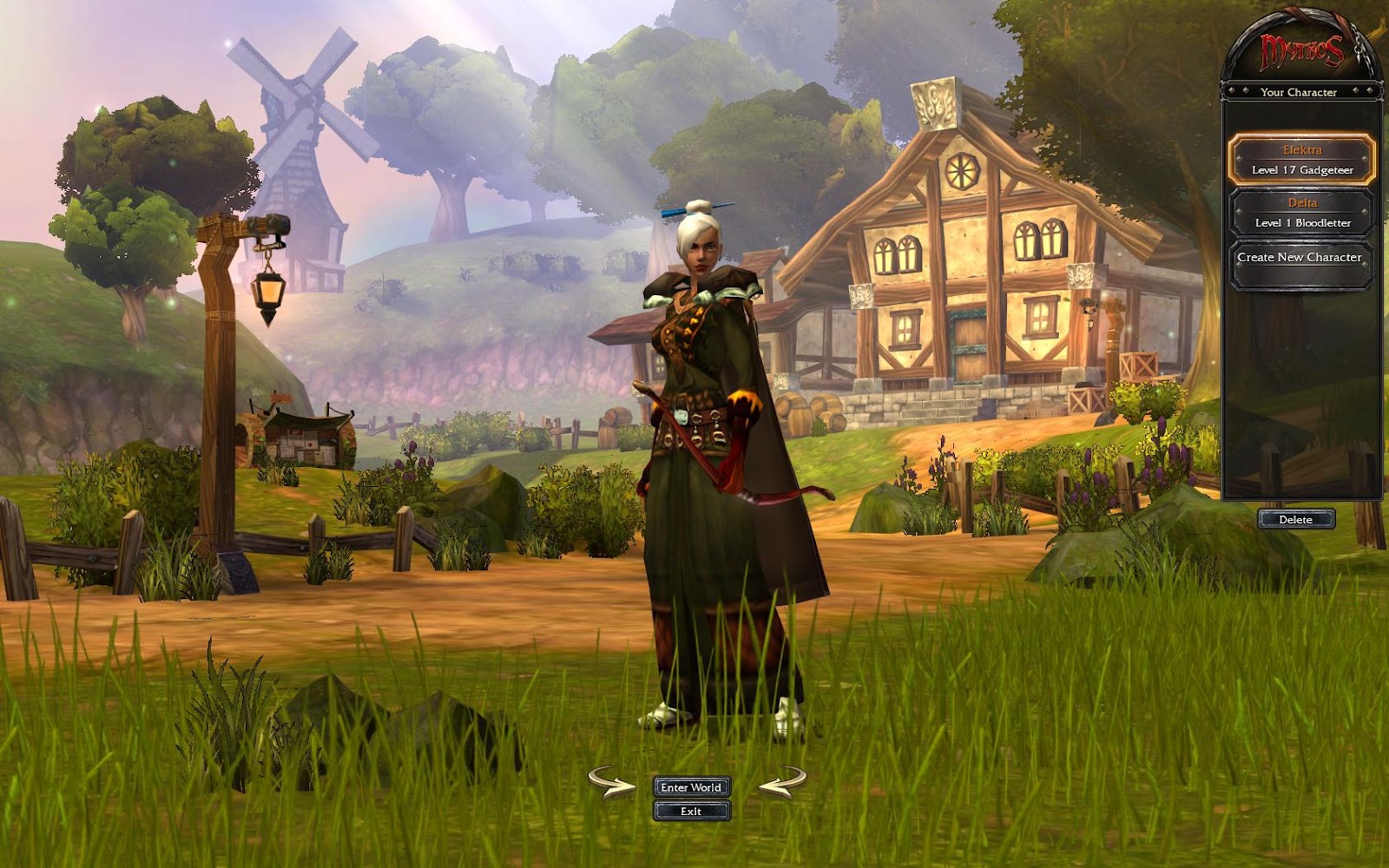Viewport: 1389px width, 868px height.
Task: Click the diamond ornament left of Your Character header
Action: tap(1245, 90)
